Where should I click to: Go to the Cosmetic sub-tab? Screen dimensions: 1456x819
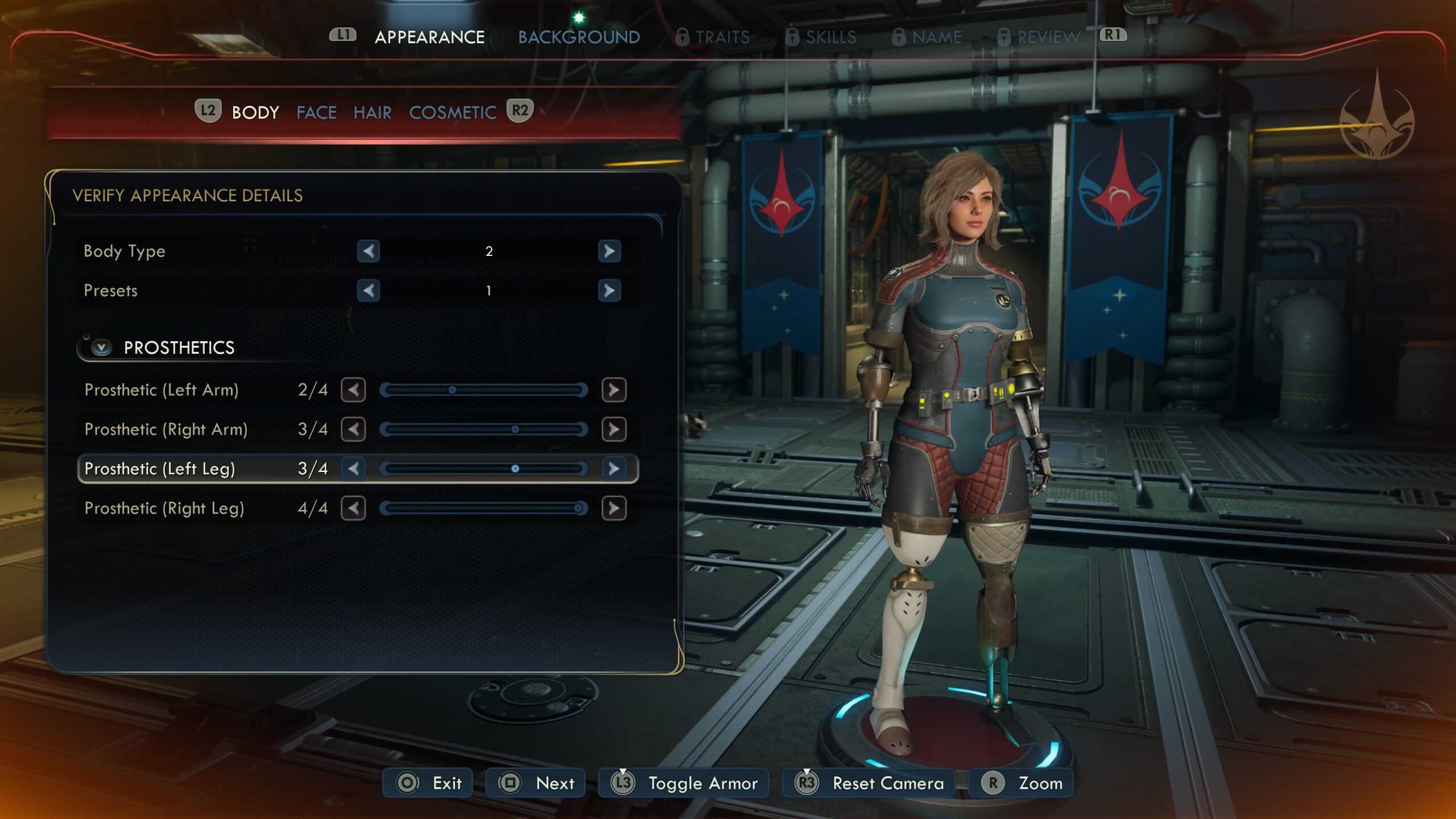(452, 113)
